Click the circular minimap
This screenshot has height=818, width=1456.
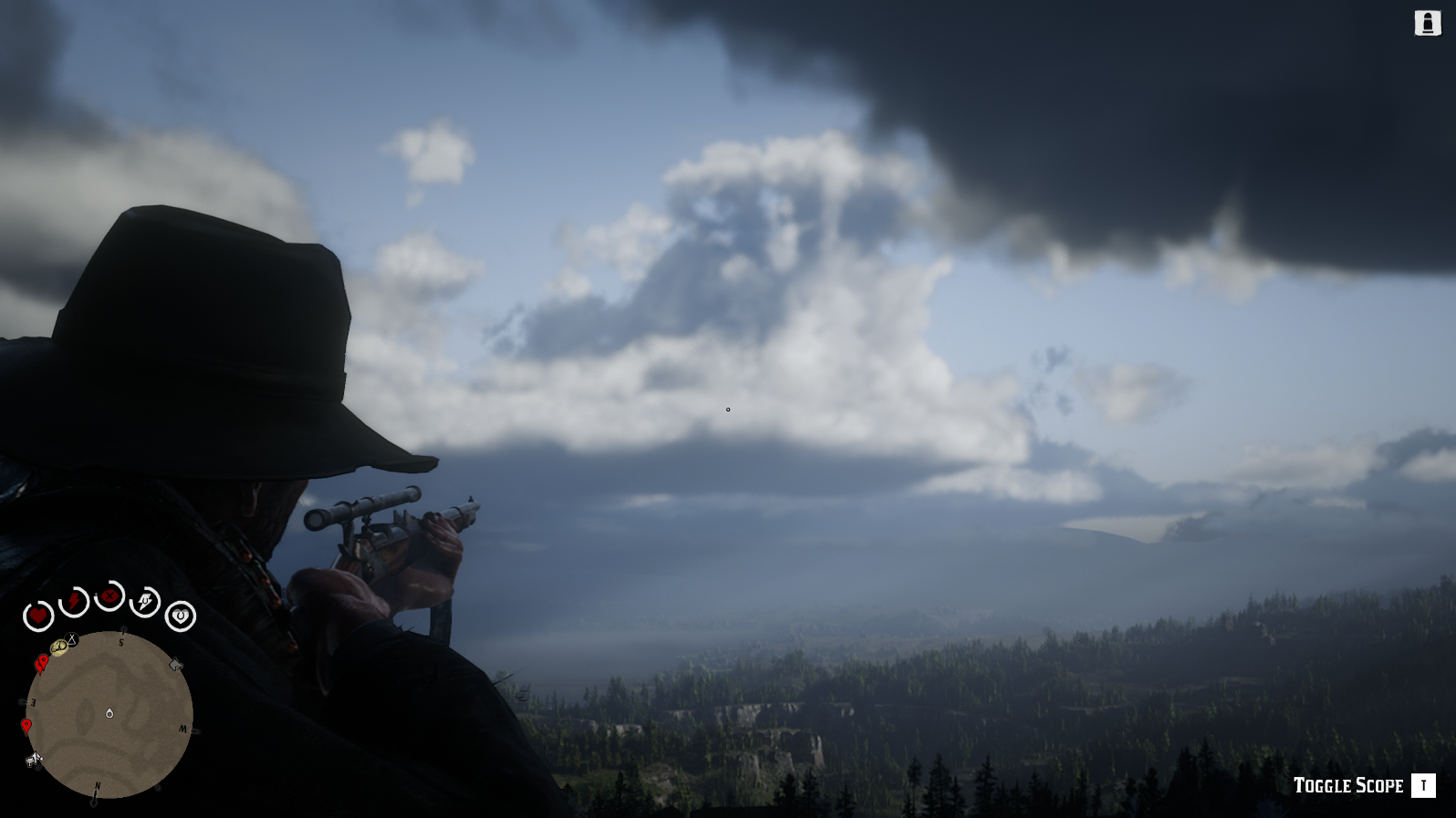click(x=109, y=713)
